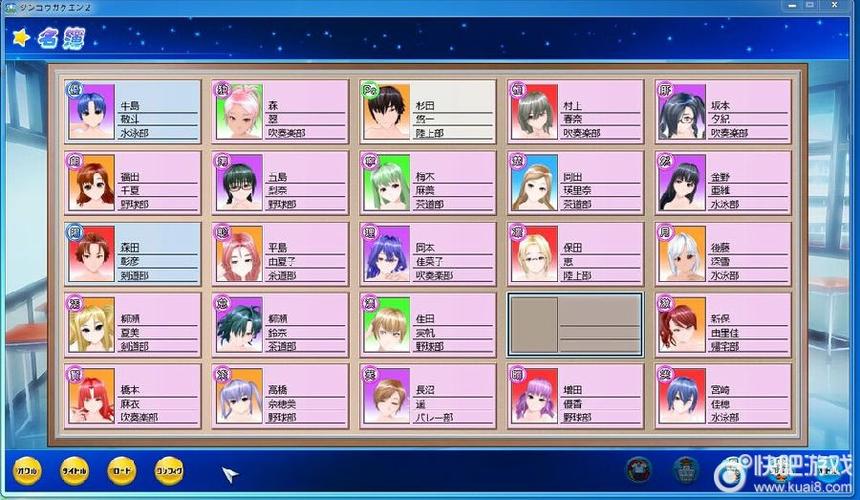Choose red-haired 橋本 麻衣's card
Screen dimensions: 860x500
point(134,395)
